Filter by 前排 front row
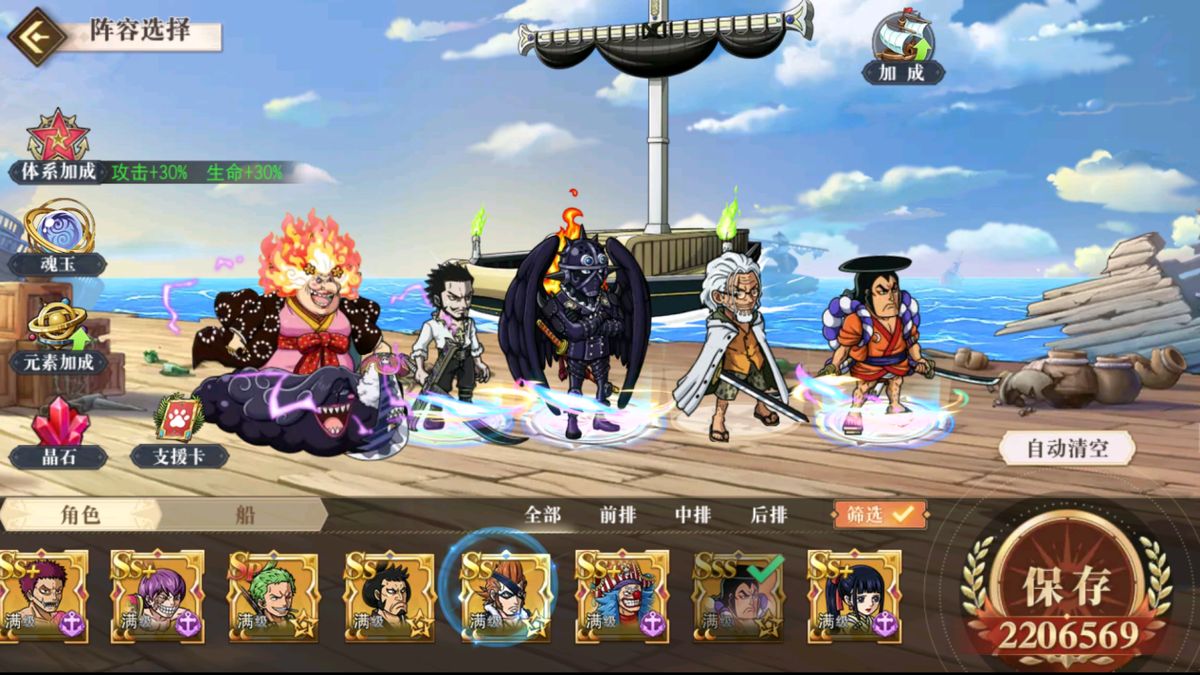1200x675 pixels. [618, 515]
